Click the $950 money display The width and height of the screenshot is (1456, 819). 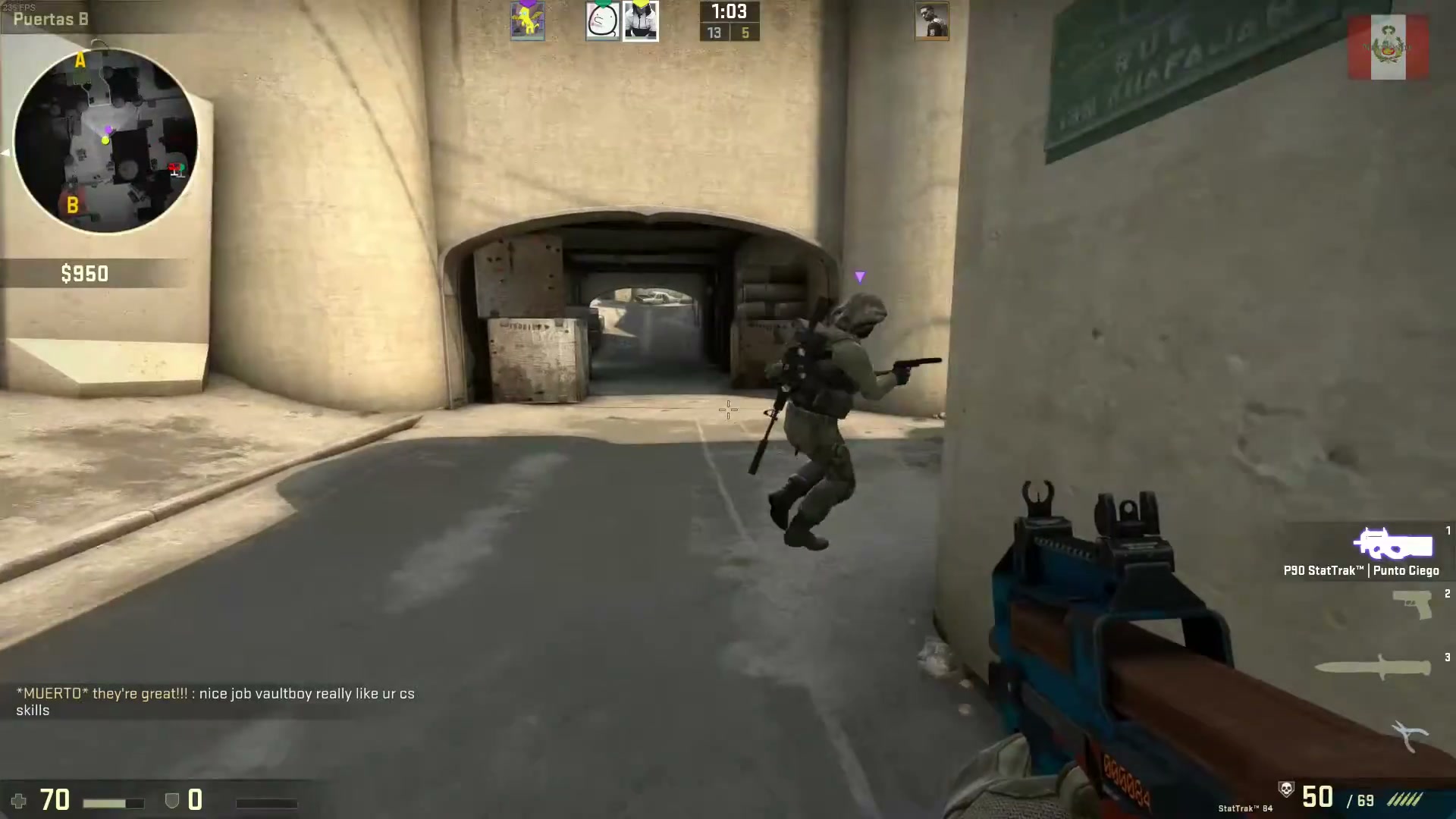click(x=84, y=273)
